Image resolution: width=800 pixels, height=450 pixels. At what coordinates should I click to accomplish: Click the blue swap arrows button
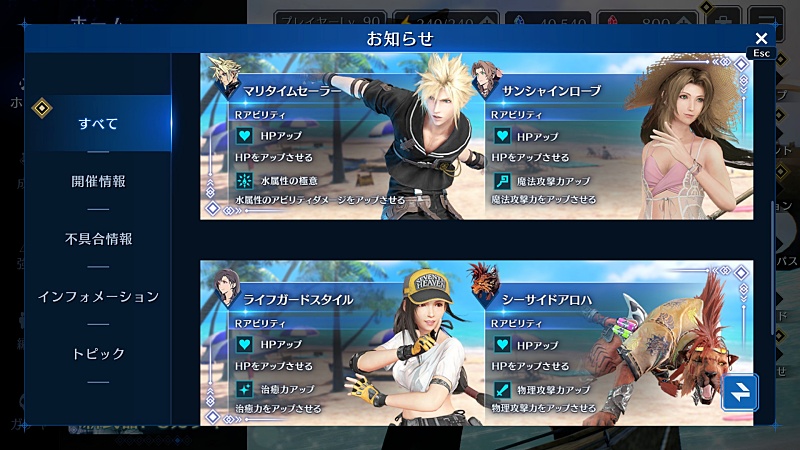739,393
